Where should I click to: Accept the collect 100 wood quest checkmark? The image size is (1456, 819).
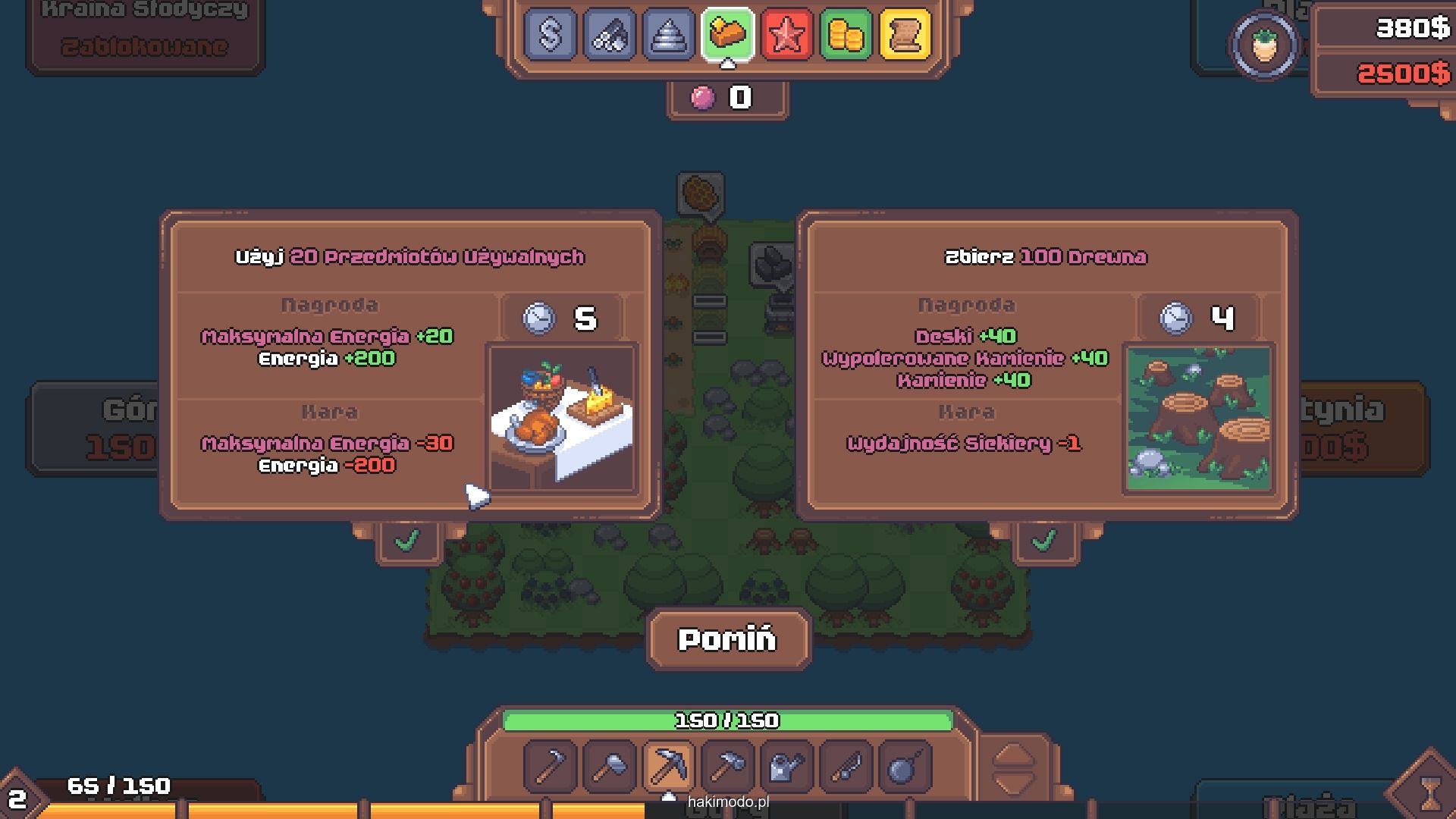pyautogui.click(x=1044, y=541)
